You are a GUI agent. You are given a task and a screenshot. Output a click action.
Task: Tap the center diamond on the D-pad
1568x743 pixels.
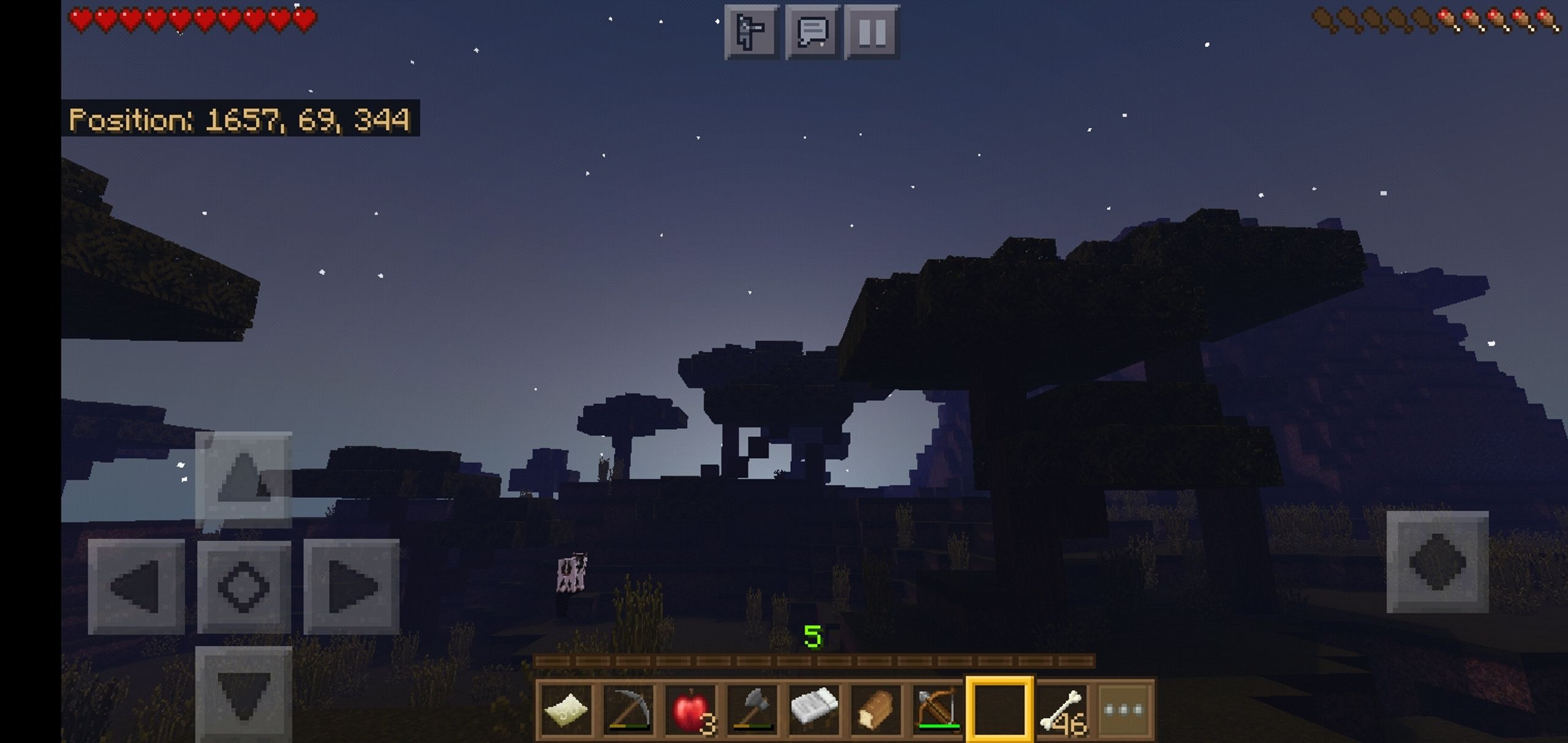tap(244, 587)
